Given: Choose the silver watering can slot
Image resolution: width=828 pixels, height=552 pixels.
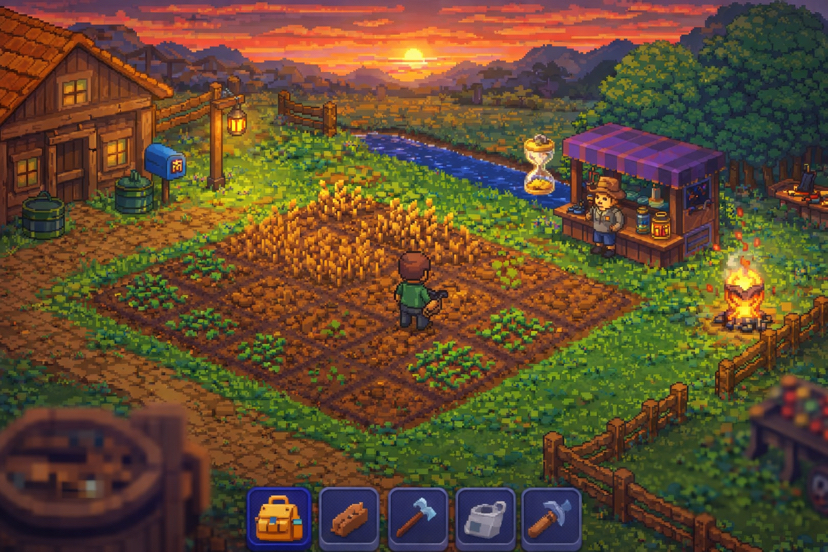Looking at the screenshot, I should pyautogui.click(x=485, y=518).
